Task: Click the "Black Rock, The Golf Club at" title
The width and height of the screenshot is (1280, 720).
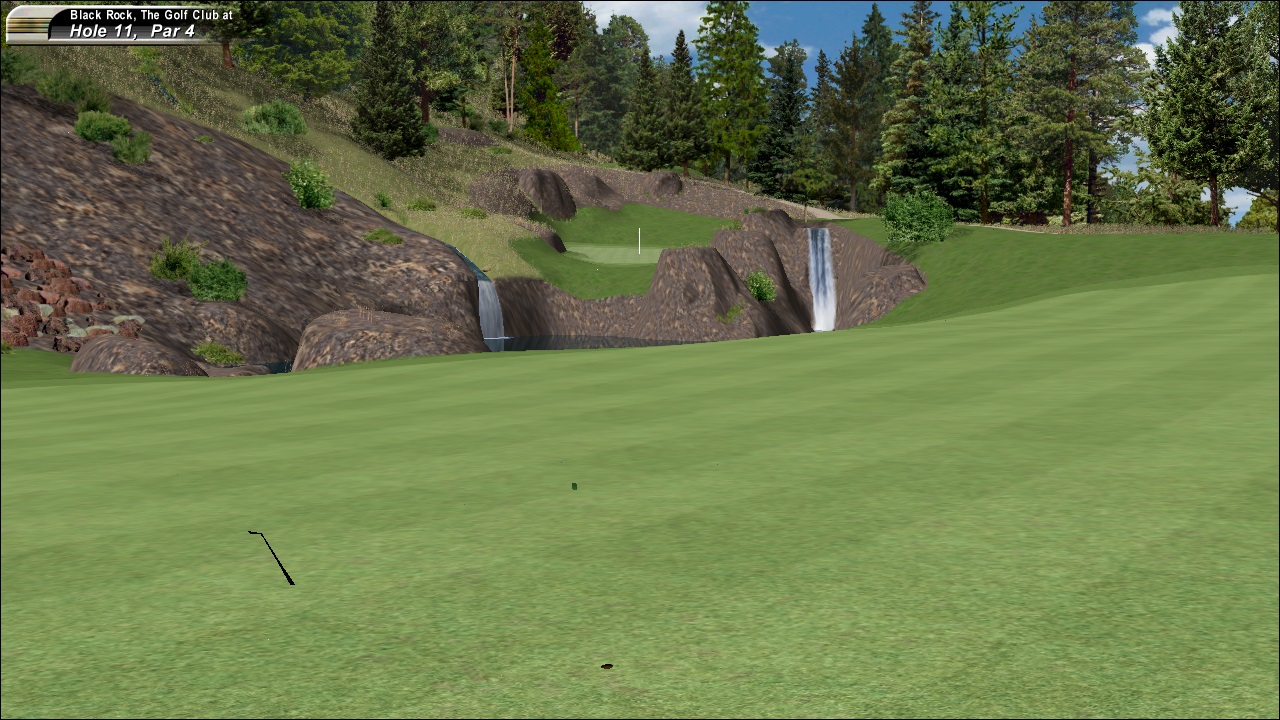Action: (144, 13)
